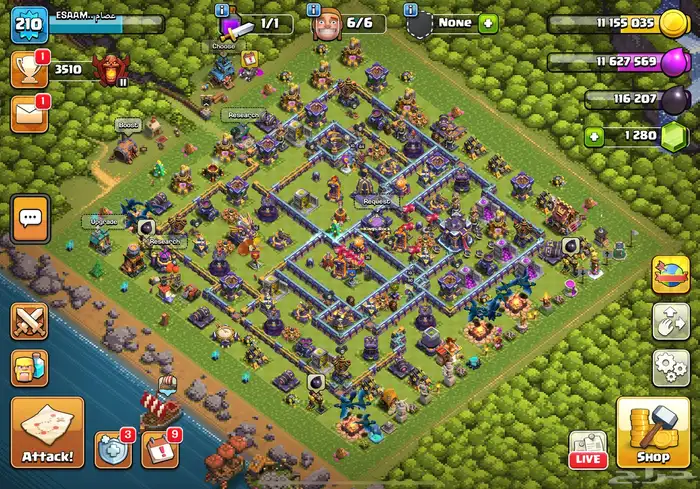The height and width of the screenshot is (489, 700).
Task: Open the calendar events button
Action: pos(159,449)
